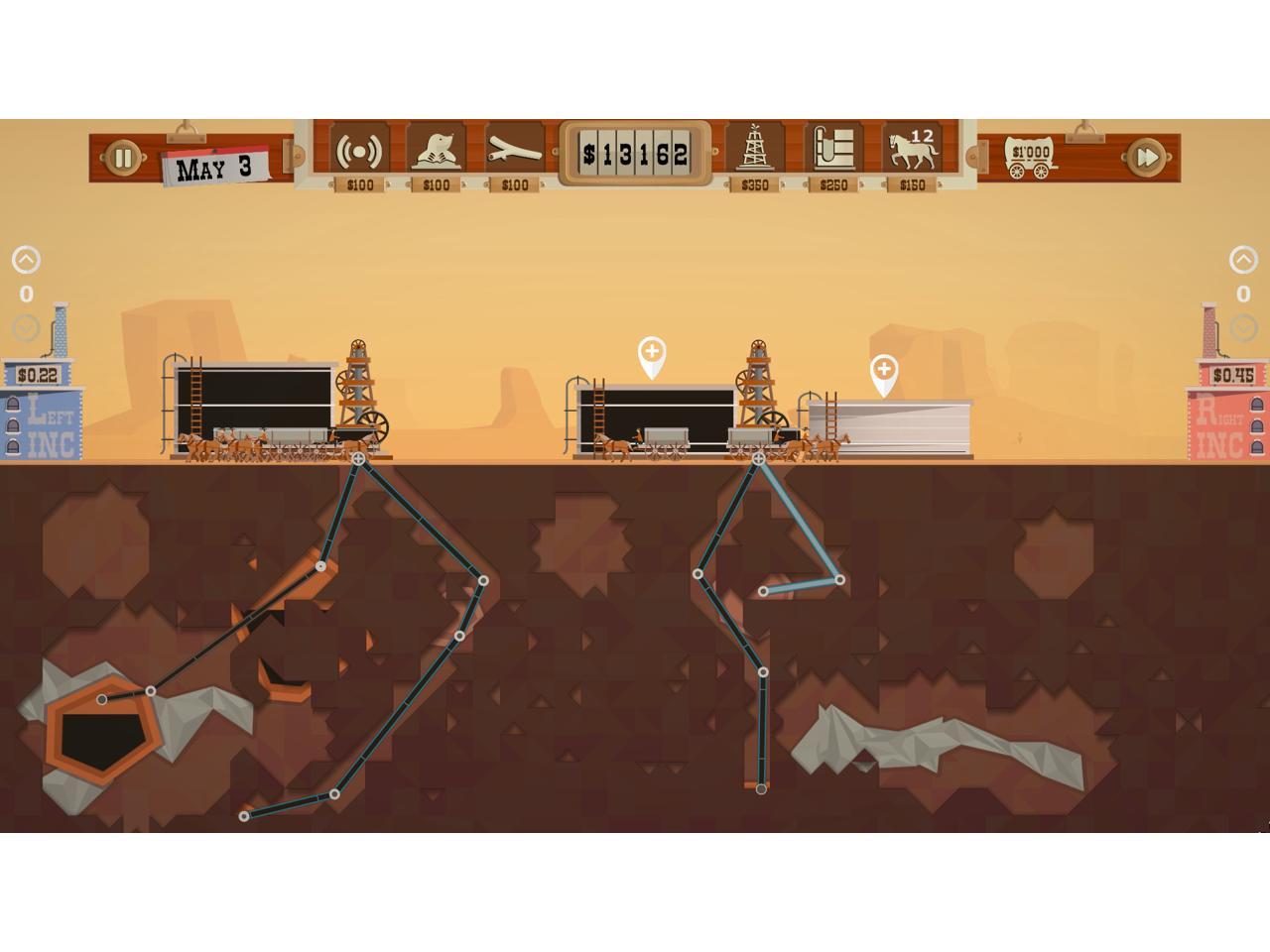Buy the $100 mole
Image resolution: width=1270 pixels, height=952 pixels.
pos(437,152)
